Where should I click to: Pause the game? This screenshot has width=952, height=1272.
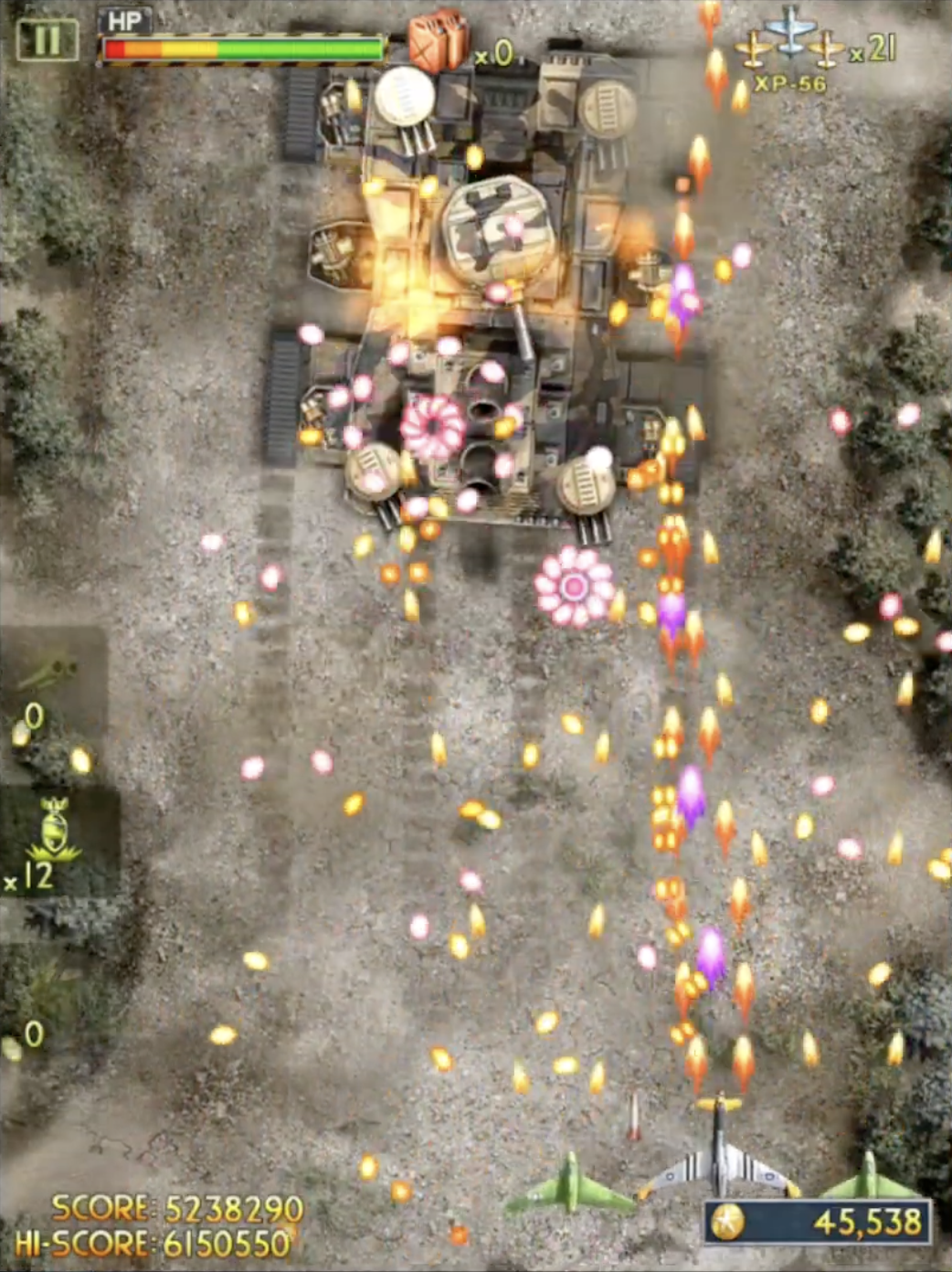coord(47,40)
